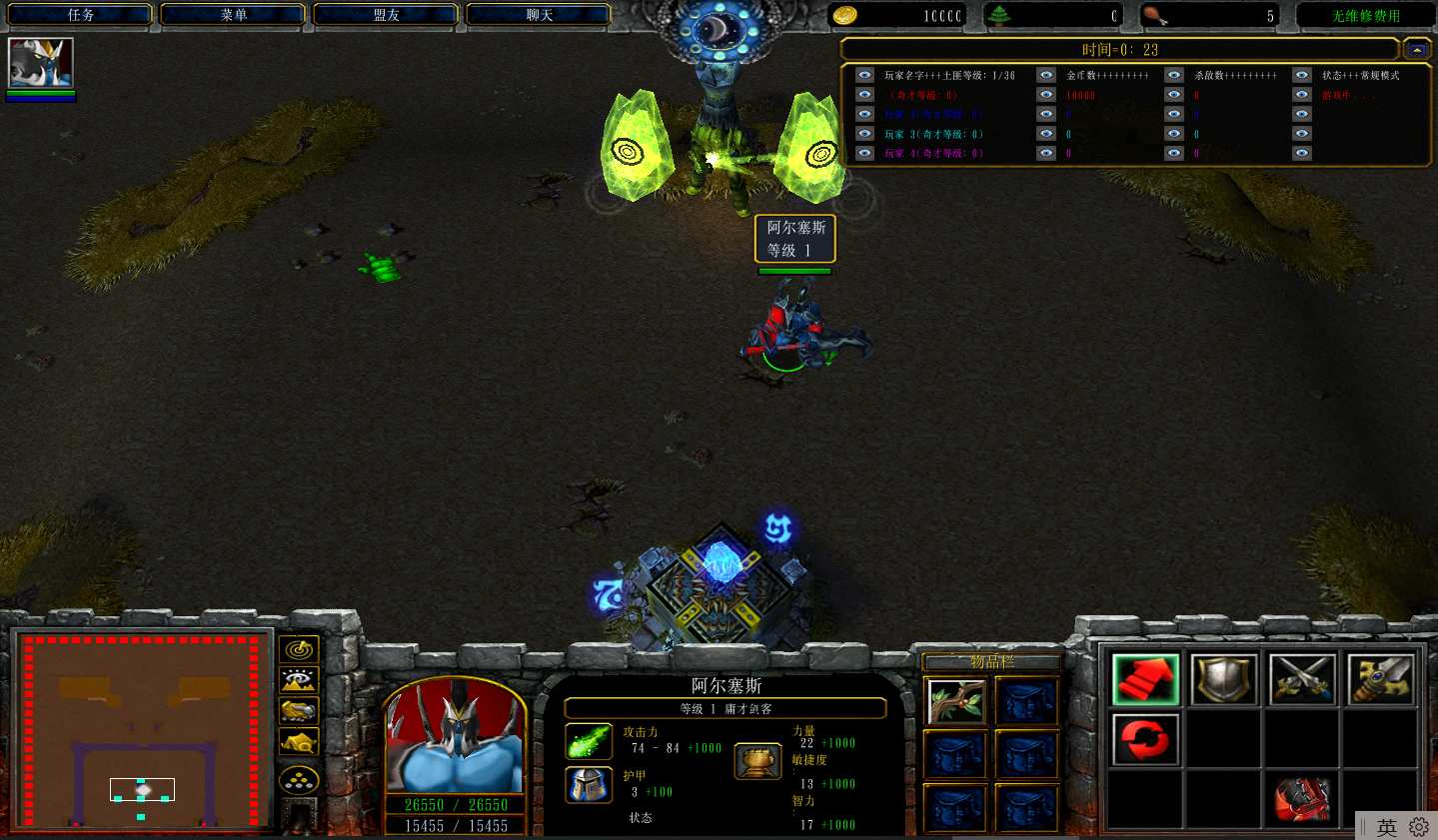
Task: Open the 盟友 allies menu
Action: click(387, 15)
